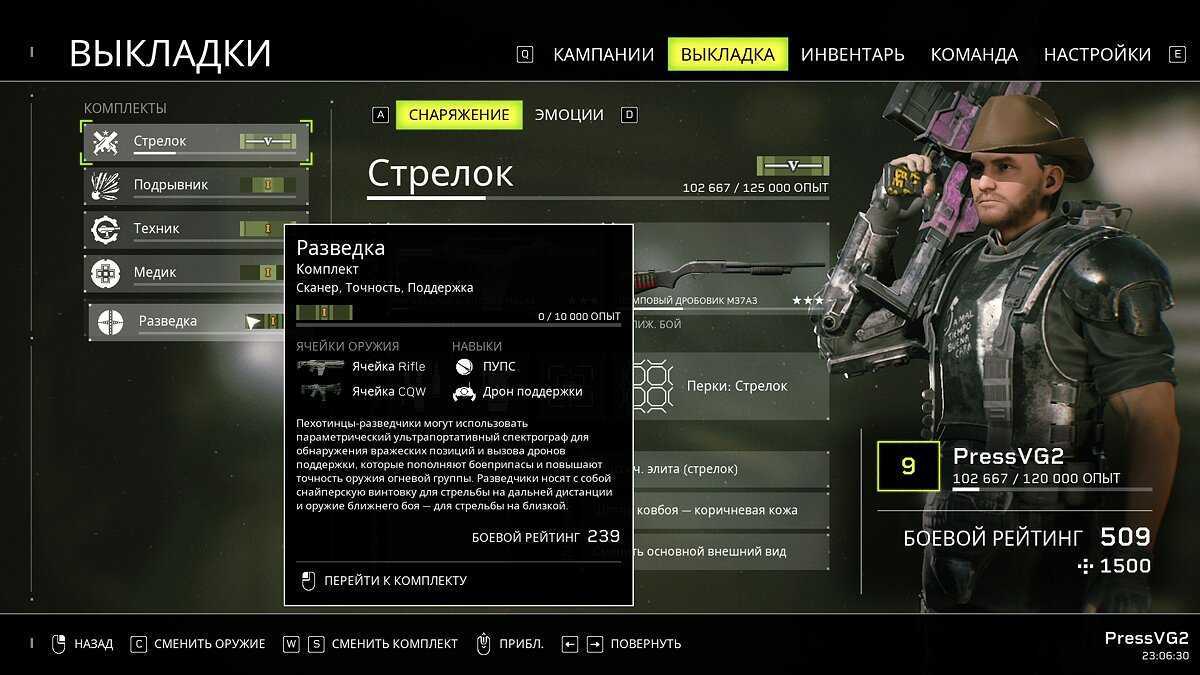Open the Инвентарь tab
The height and width of the screenshot is (675, 1200).
[852, 54]
